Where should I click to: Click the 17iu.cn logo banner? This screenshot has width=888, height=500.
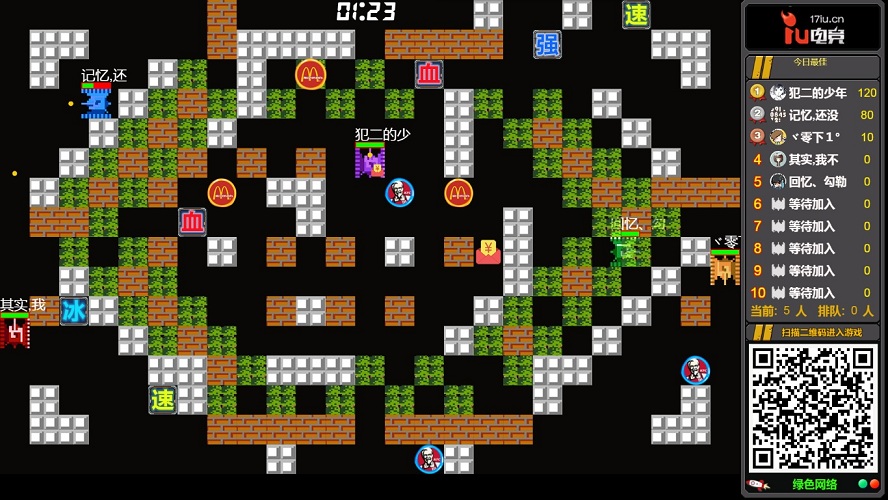[812, 27]
